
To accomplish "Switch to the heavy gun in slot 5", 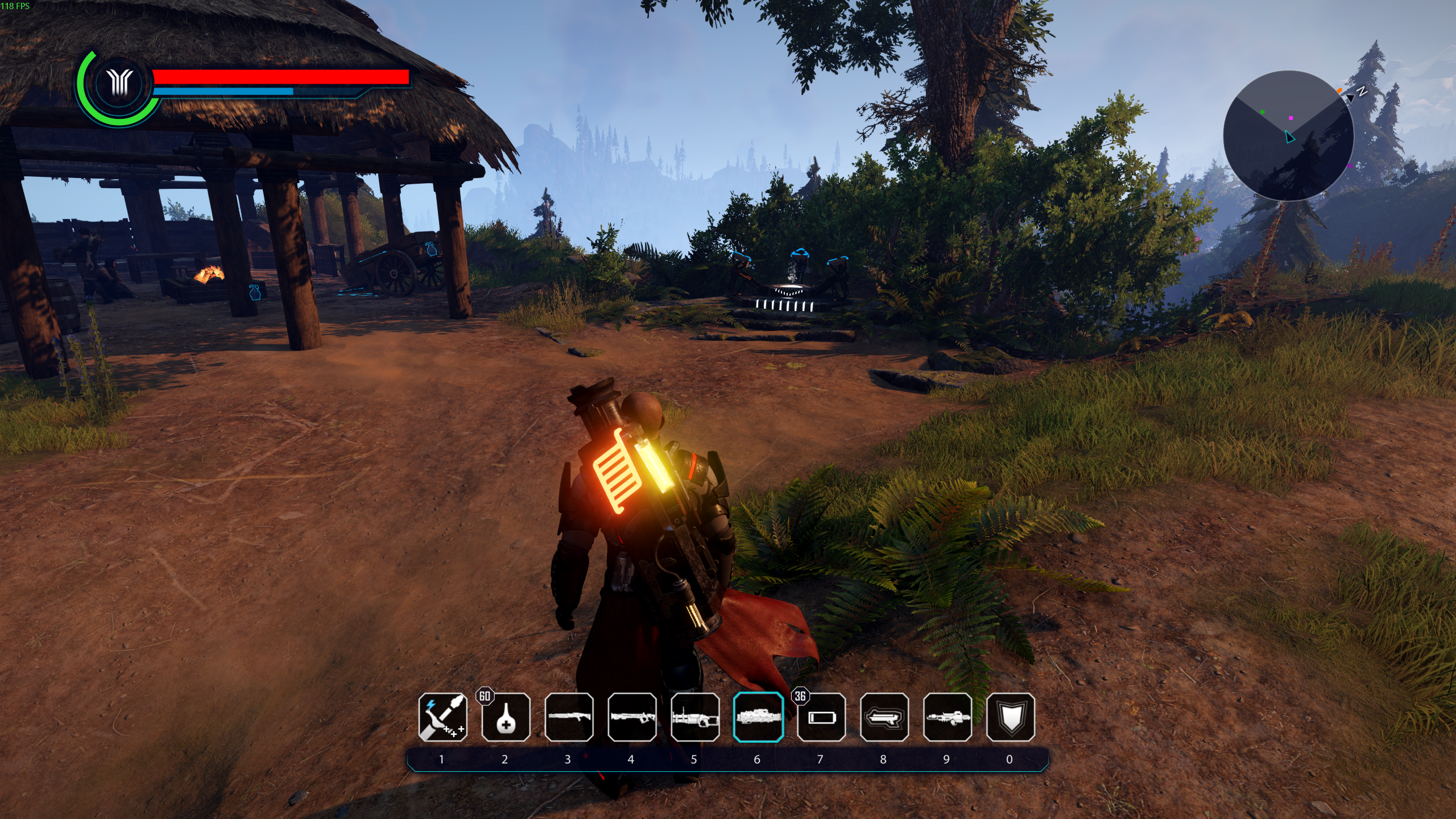I will point(695,717).
